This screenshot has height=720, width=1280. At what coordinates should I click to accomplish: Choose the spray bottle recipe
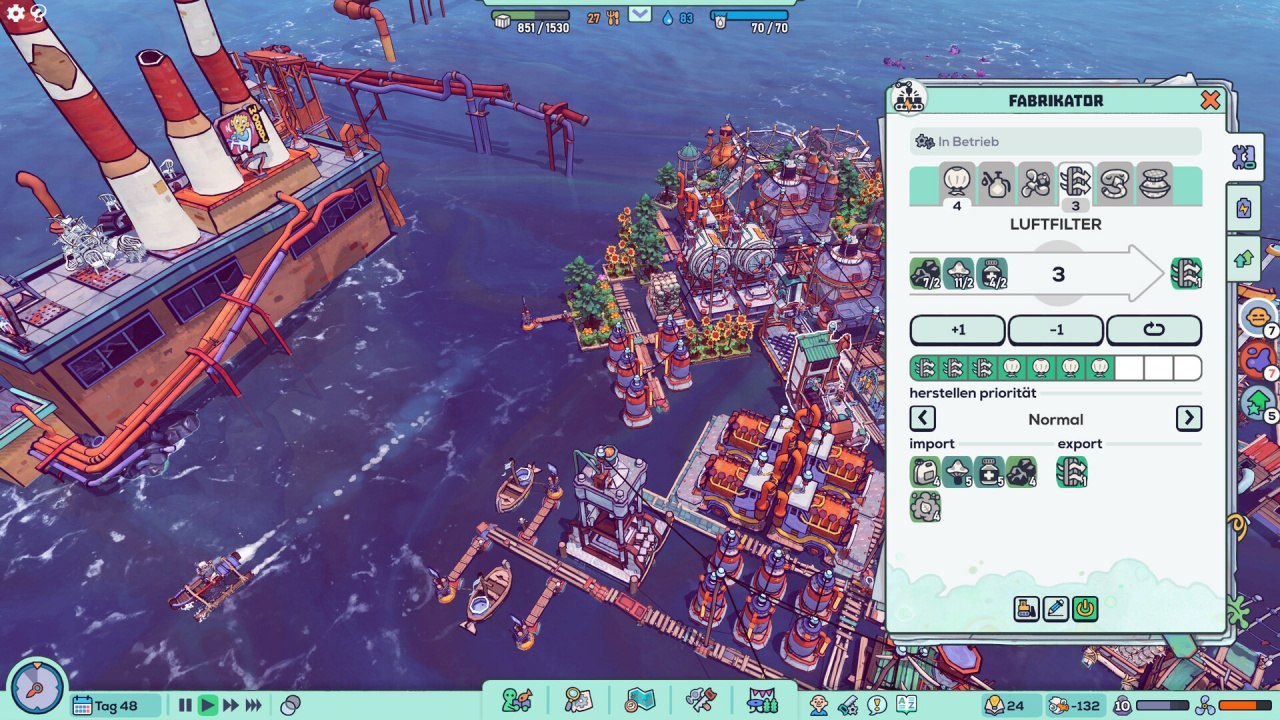996,182
